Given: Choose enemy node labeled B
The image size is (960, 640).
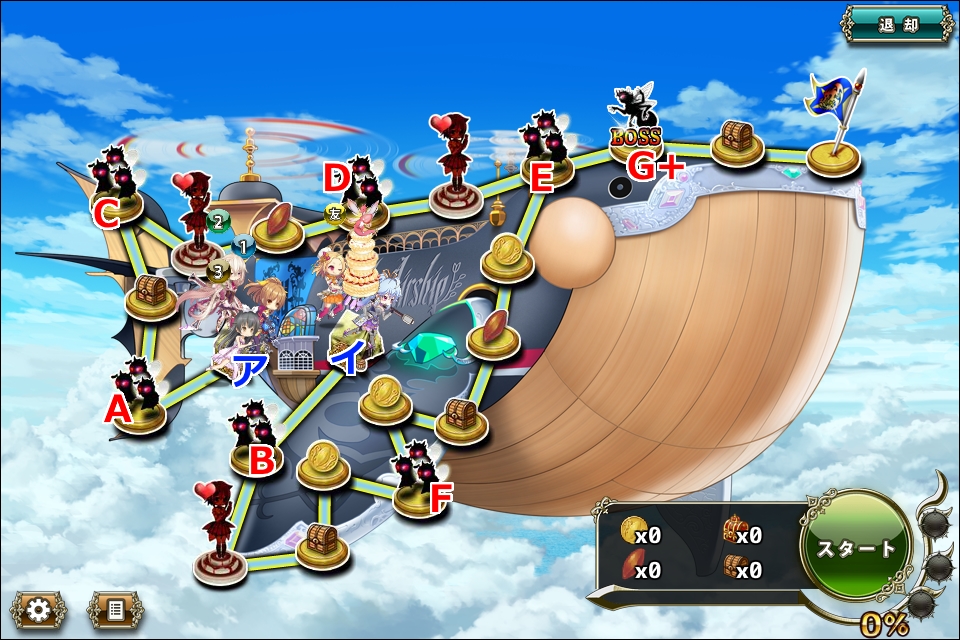Looking at the screenshot, I should pyautogui.click(x=255, y=440).
